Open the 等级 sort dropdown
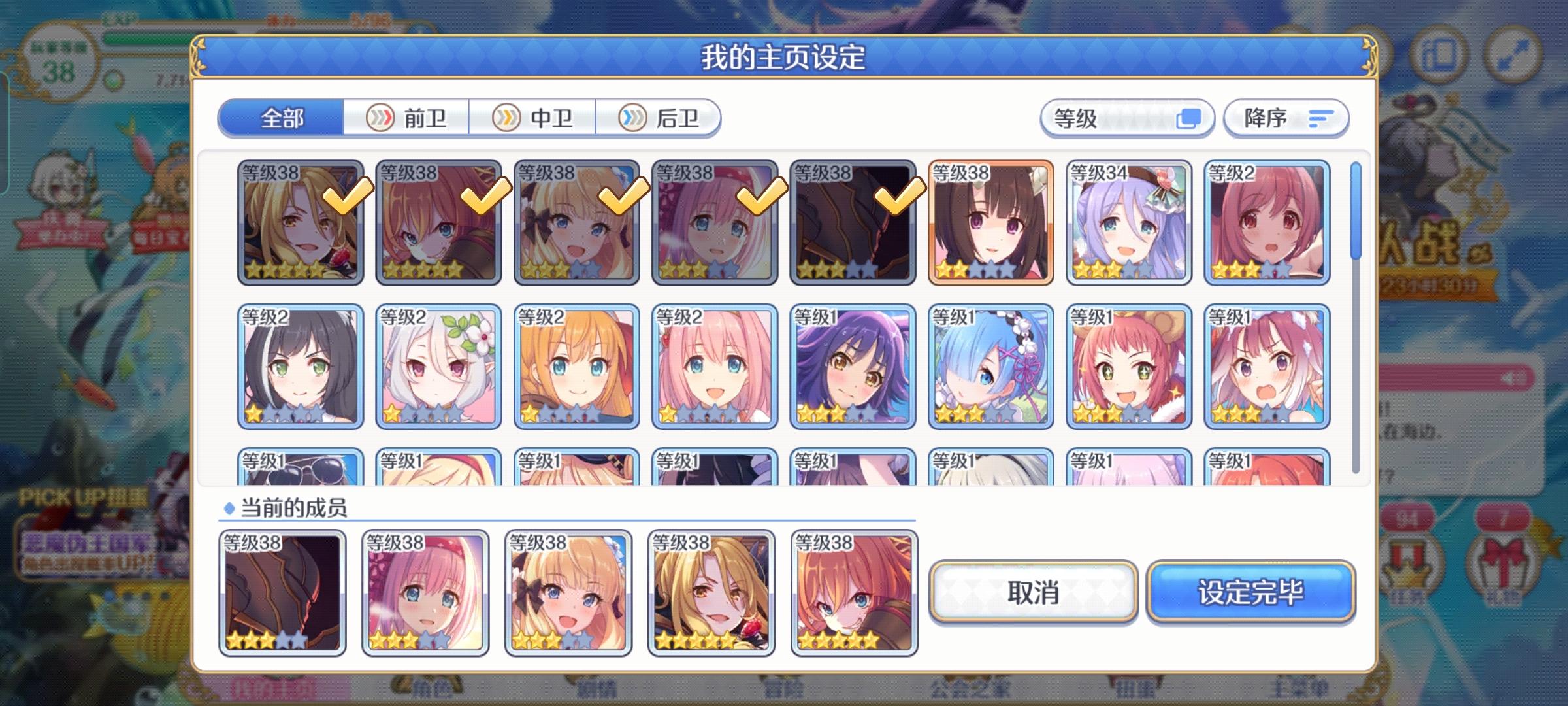This screenshot has width=1568, height=706. 1126,118
